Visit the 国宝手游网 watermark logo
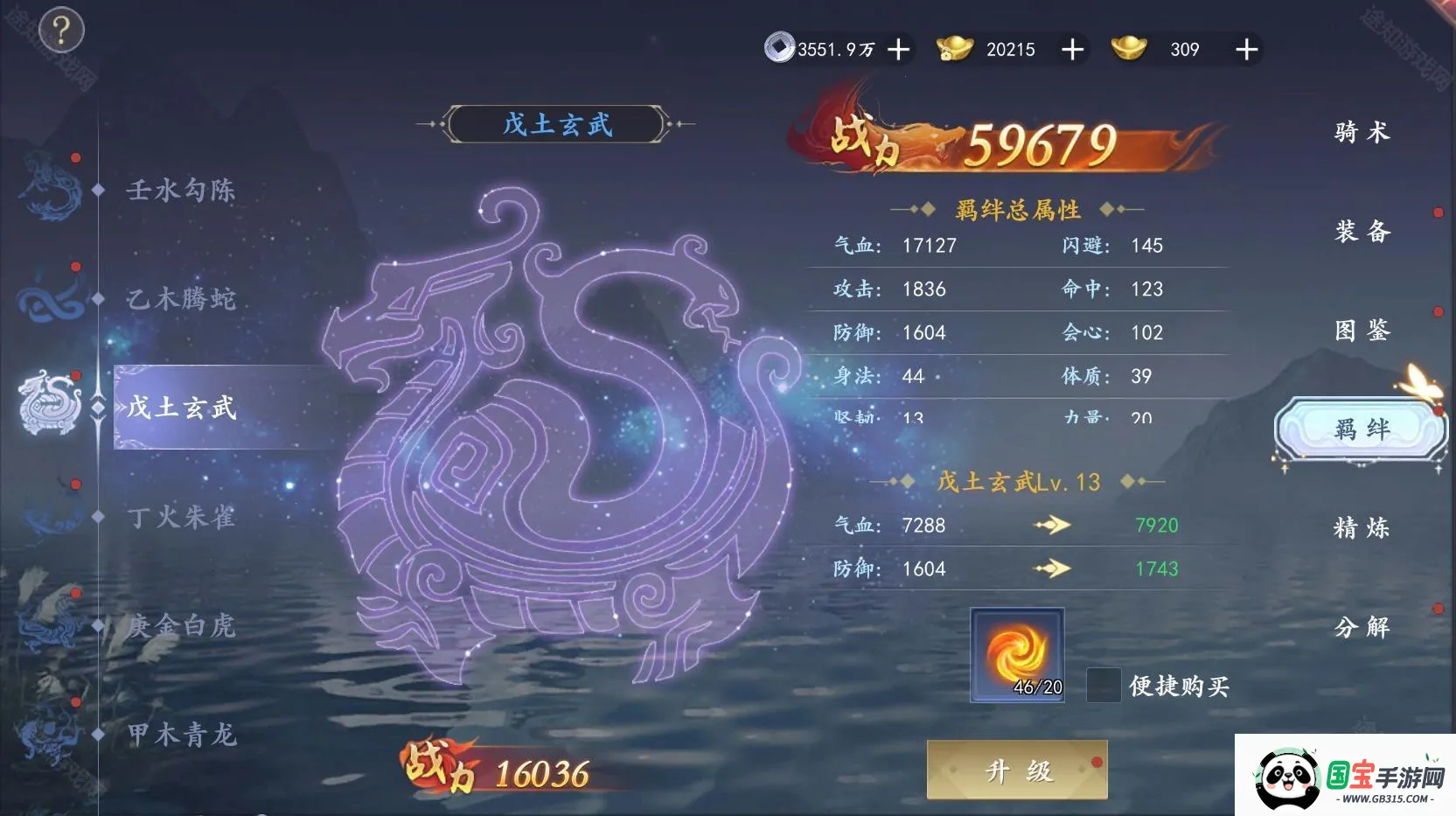Viewport: 1456px width, 816px height. click(1347, 777)
